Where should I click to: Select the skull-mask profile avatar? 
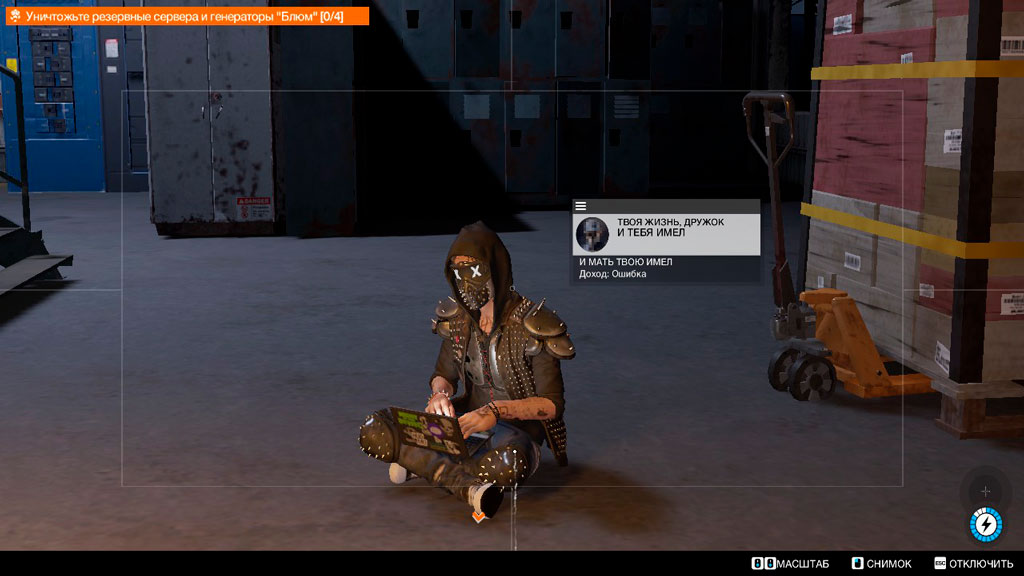pyautogui.click(x=593, y=234)
